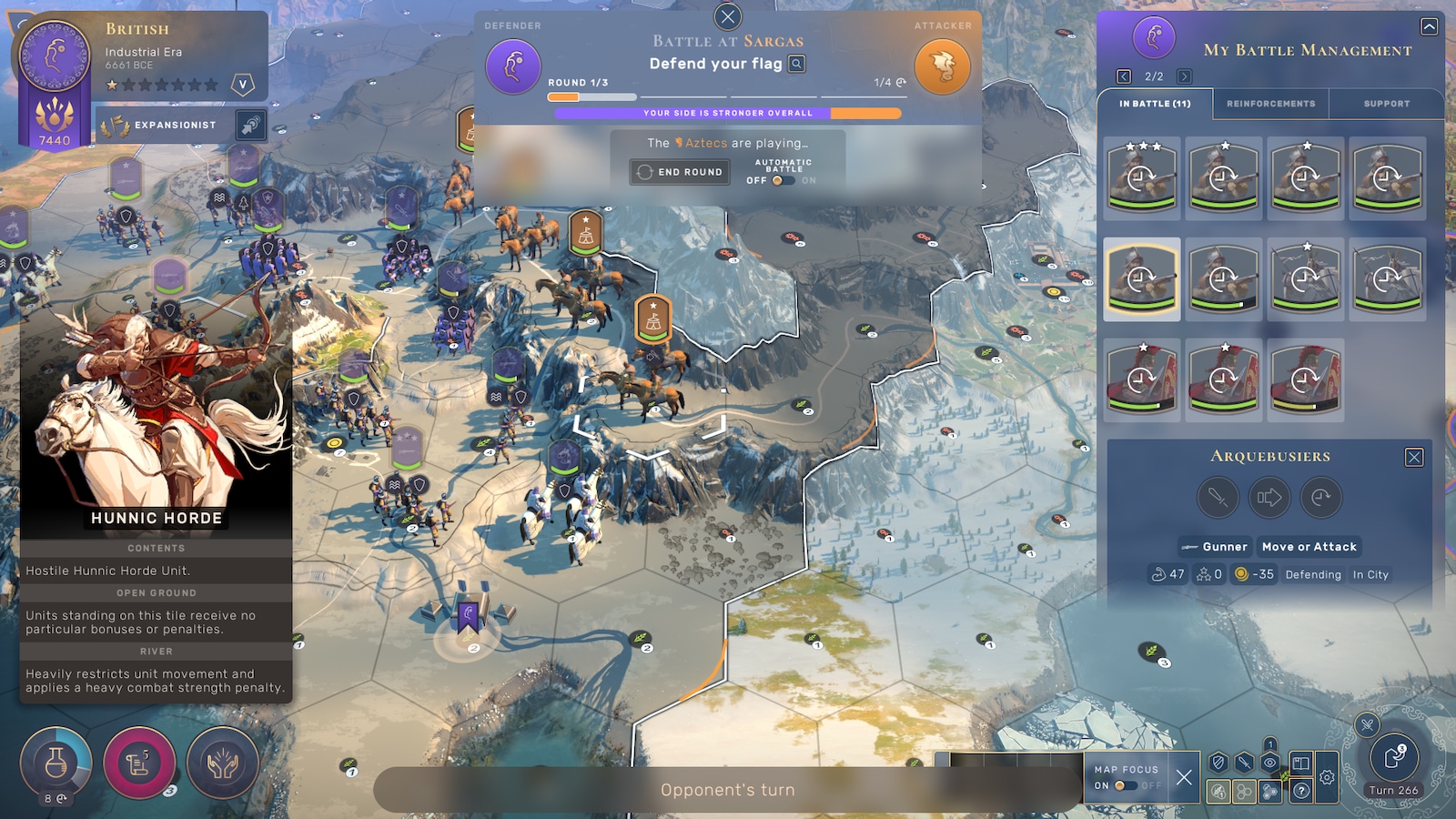Click the End Round button

(x=680, y=172)
